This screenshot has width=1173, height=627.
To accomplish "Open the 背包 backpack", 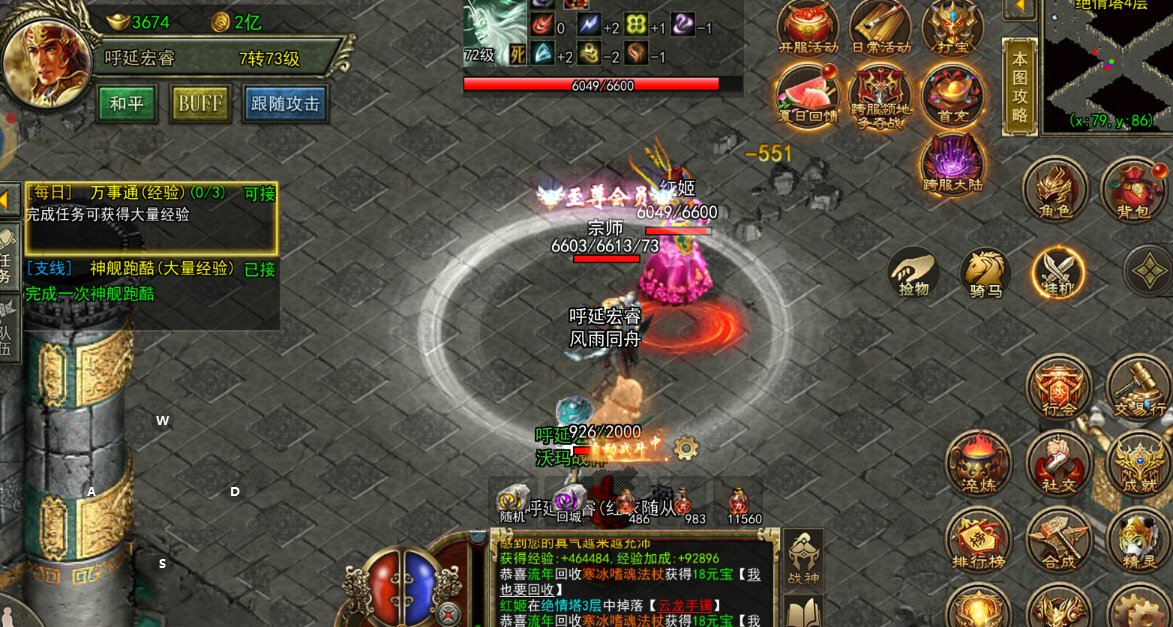I will click(1134, 189).
